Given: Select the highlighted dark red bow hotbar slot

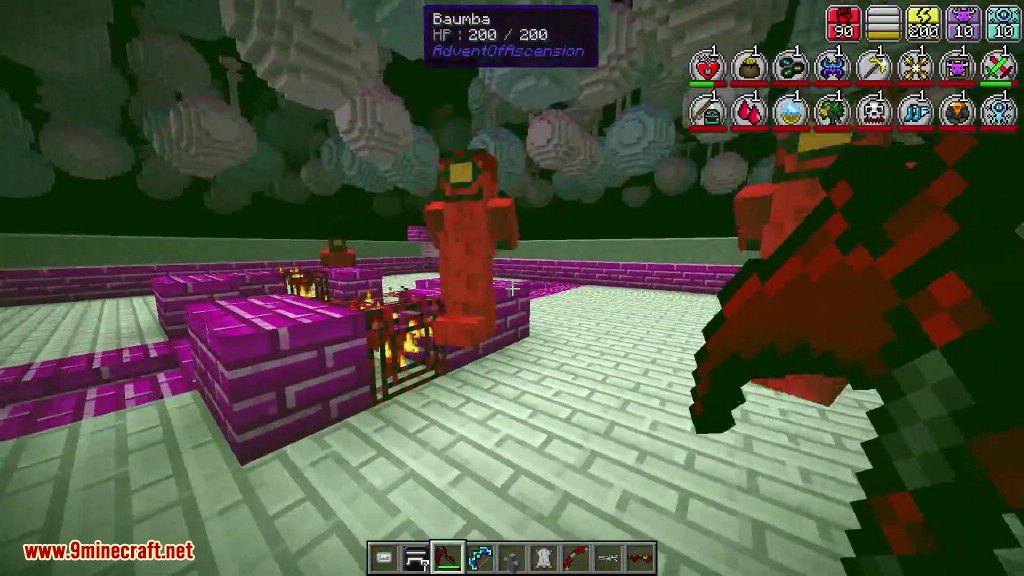Looking at the screenshot, I should 447,557.
